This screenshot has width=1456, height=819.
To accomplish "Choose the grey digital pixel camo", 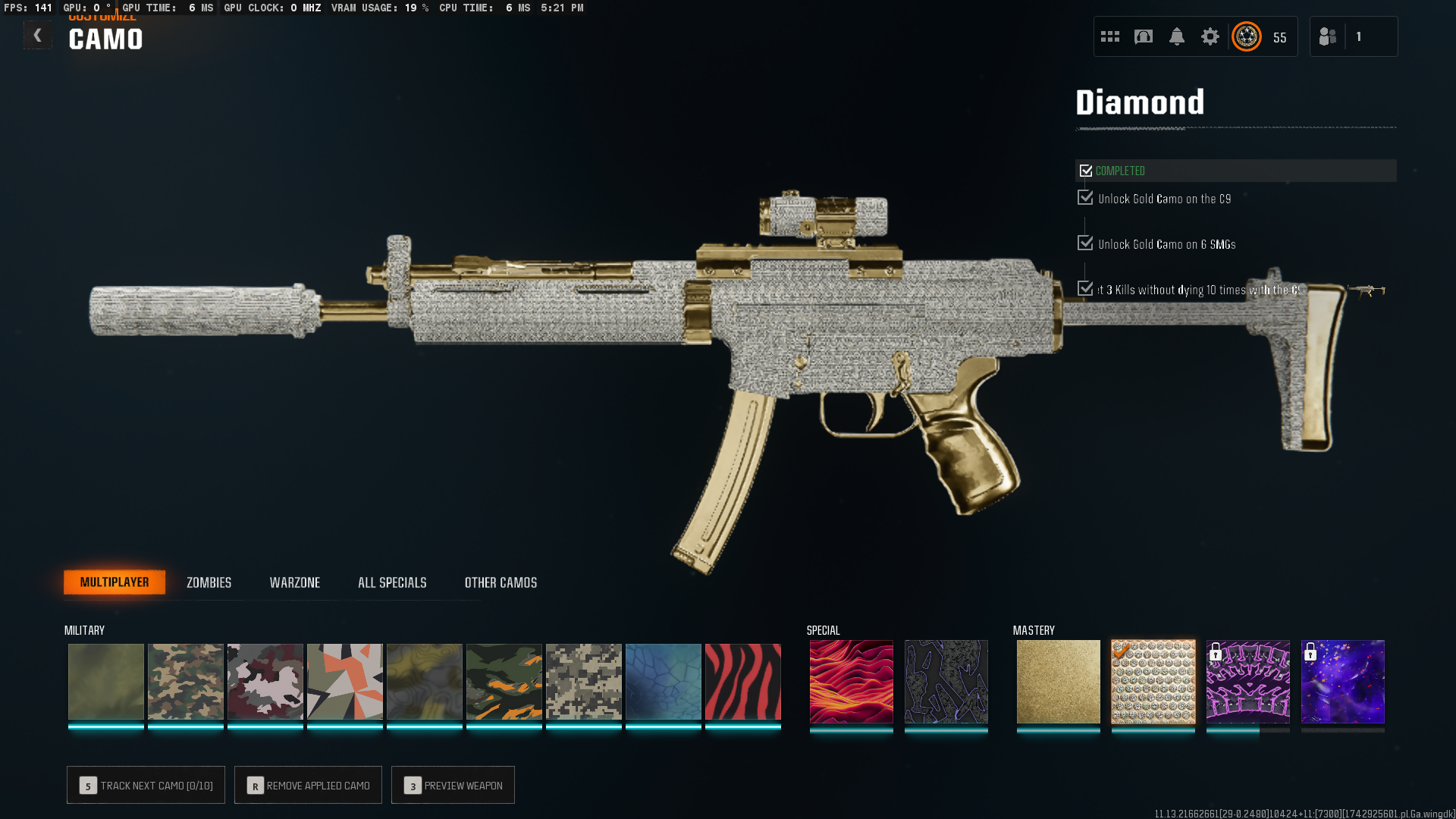I will point(583,682).
